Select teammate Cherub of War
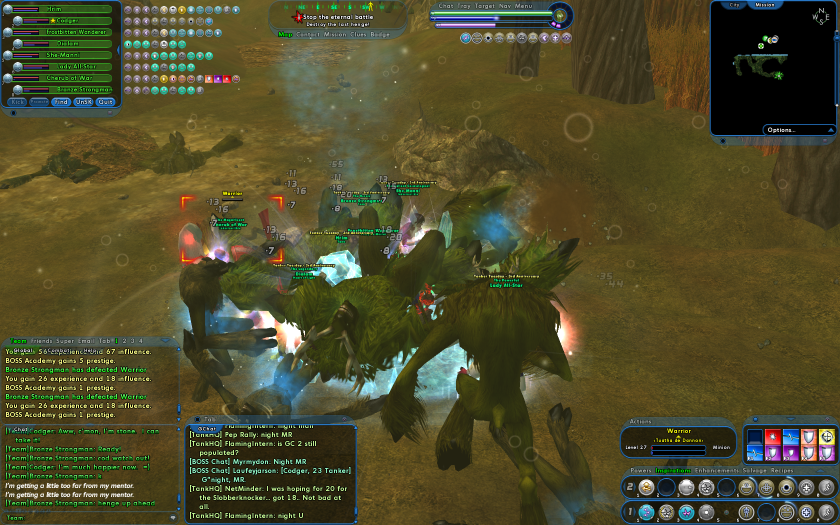Image resolution: width=840 pixels, height=525 pixels. point(67,78)
